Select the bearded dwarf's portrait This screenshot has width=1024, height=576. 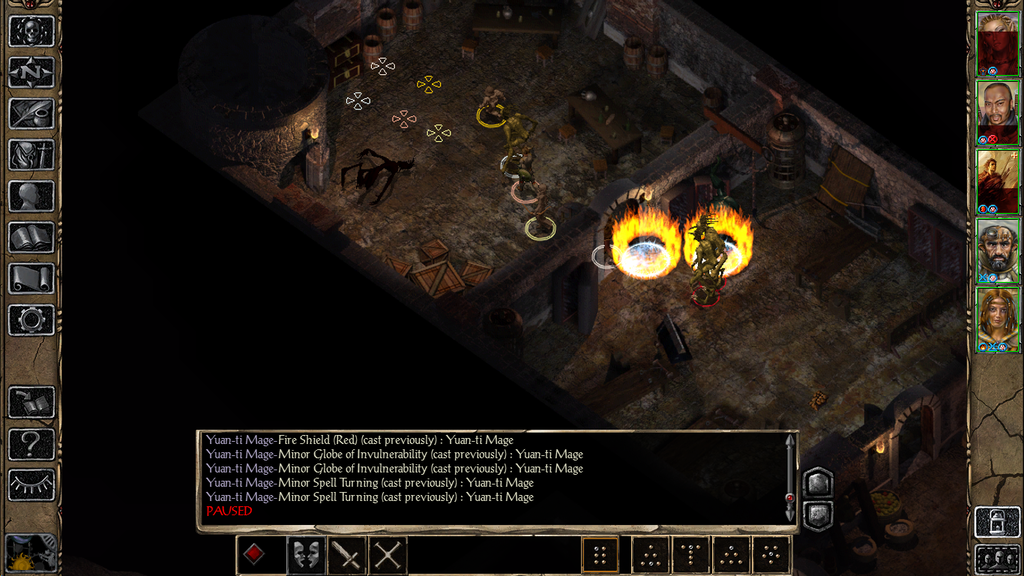[997, 250]
